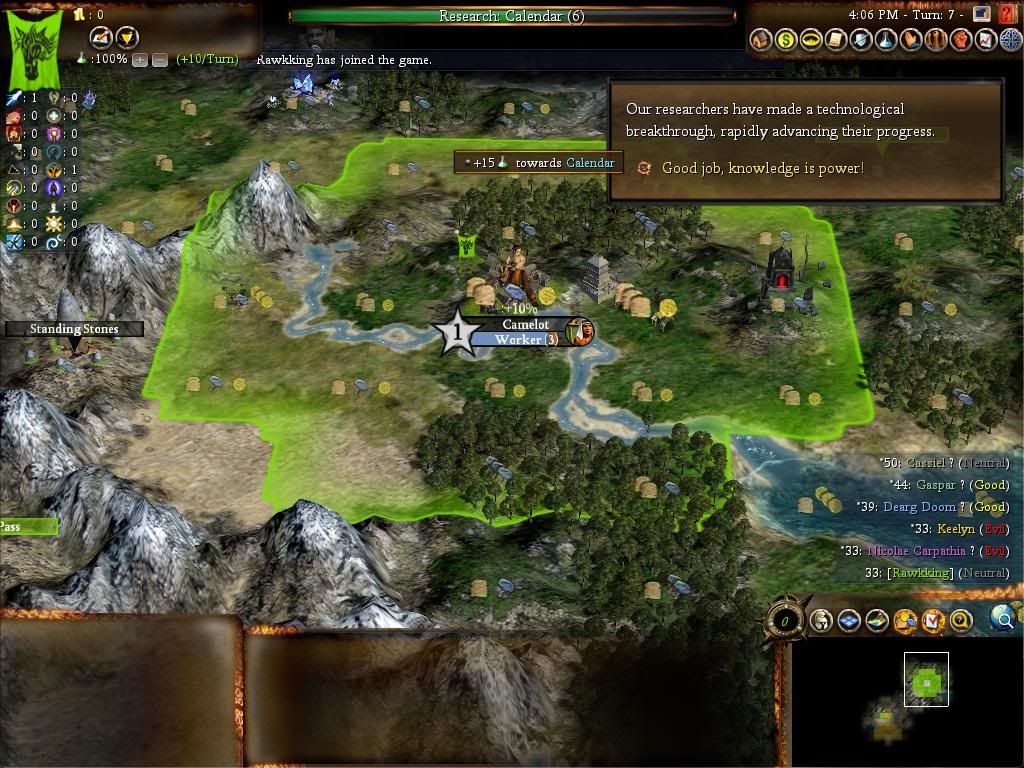Increase the research rate with plus button

click(x=139, y=60)
